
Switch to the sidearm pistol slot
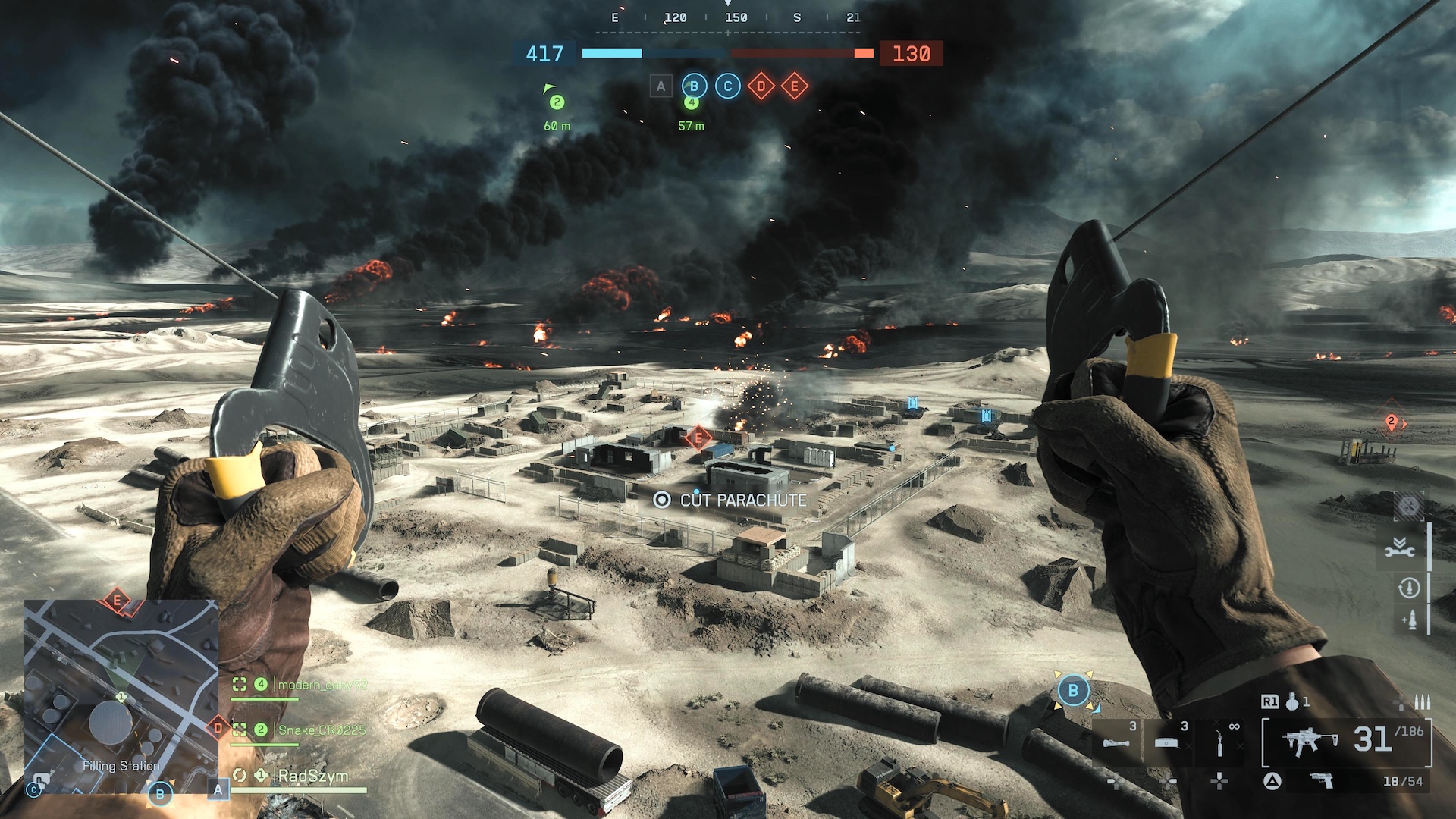pyautogui.click(x=1322, y=780)
